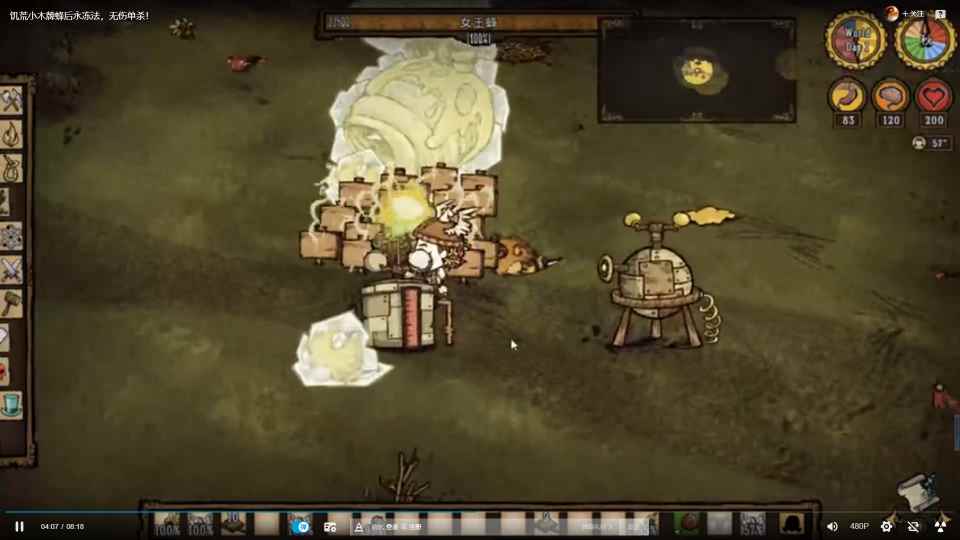Open the Fire crafting tab
The height and width of the screenshot is (540, 960).
pos(12,133)
